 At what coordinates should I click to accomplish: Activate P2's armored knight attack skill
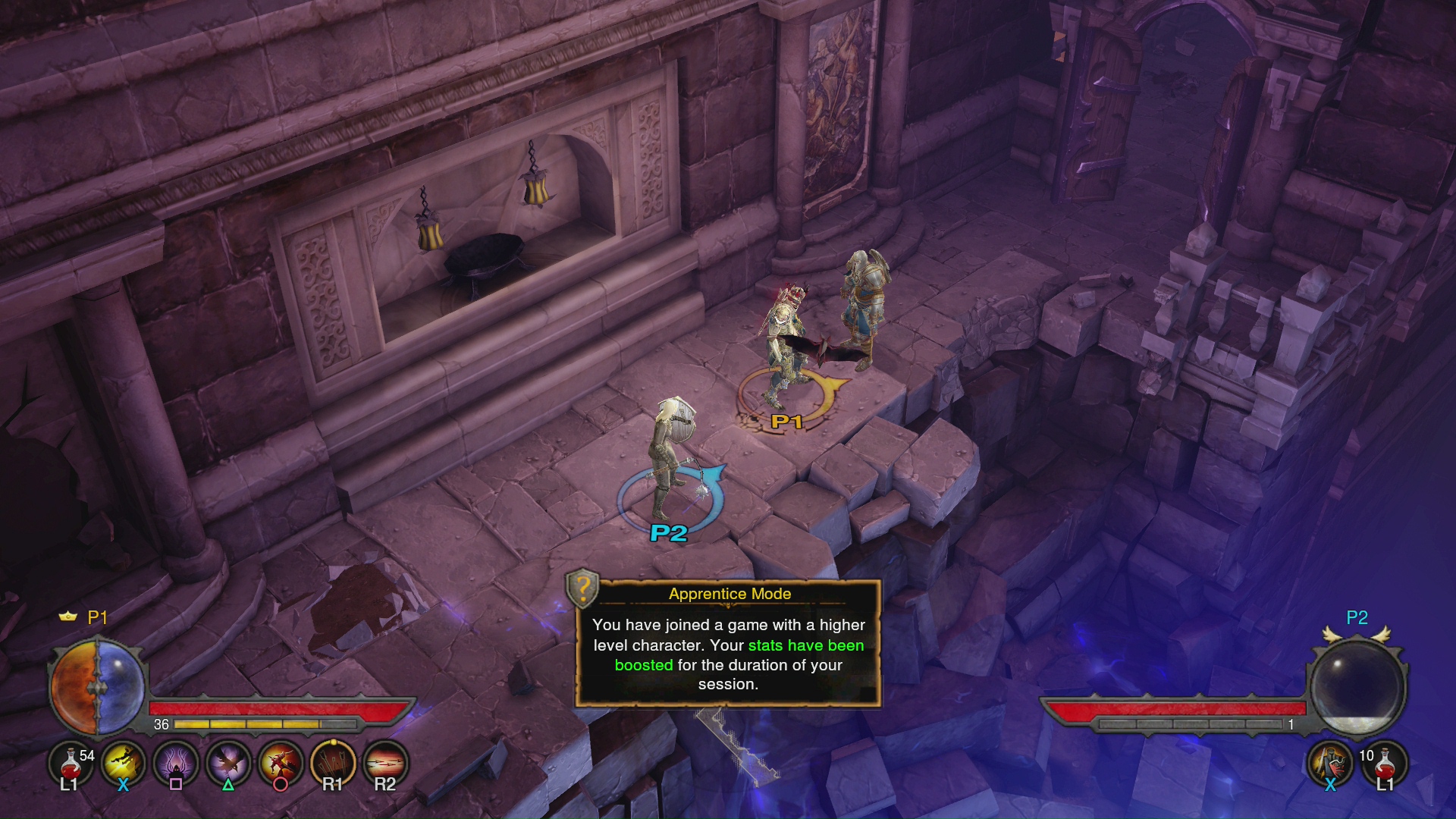pyautogui.click(x=1330, y=763)
